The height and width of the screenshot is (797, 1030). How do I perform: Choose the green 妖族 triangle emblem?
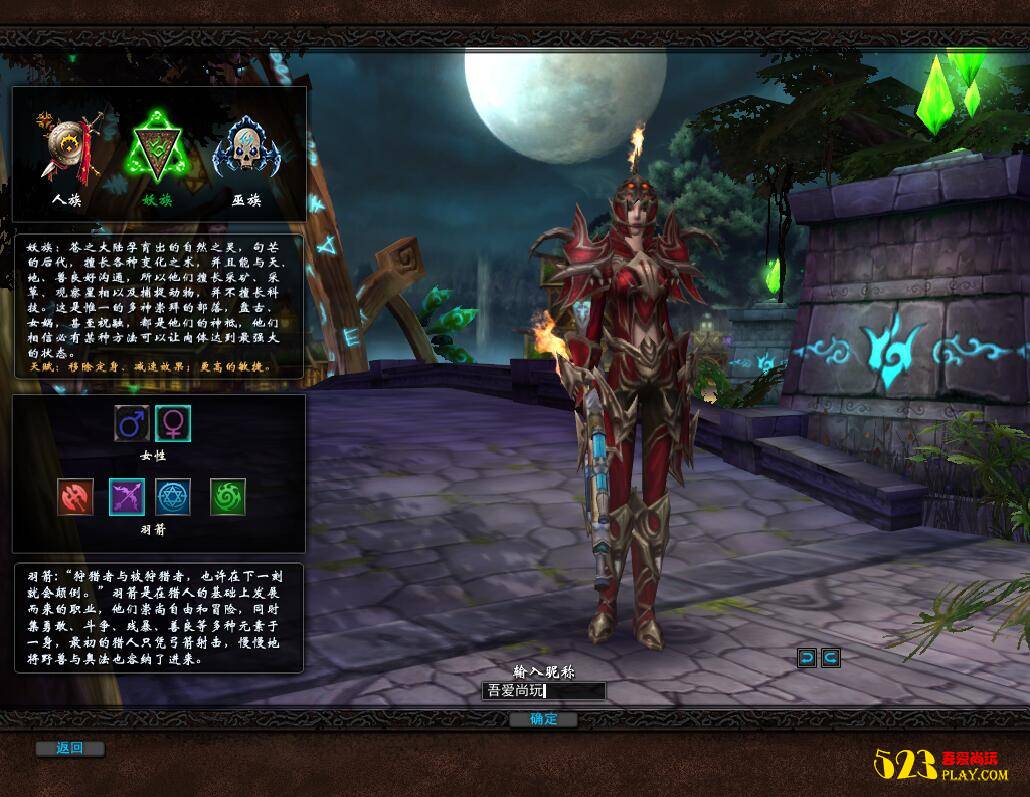[157, 153]
